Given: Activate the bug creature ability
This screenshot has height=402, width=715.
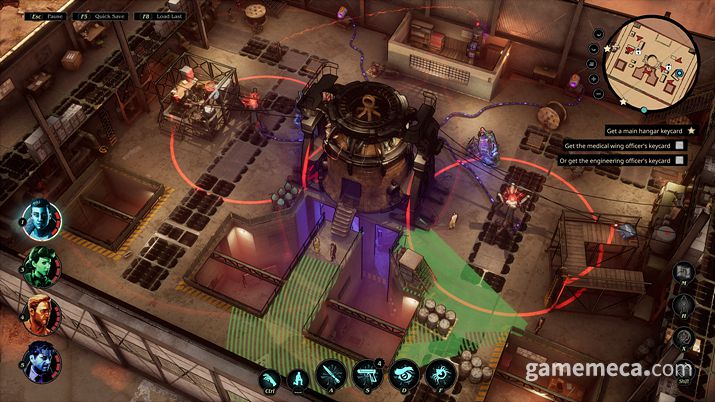Looking at the screenshot, I should point(442,376).
